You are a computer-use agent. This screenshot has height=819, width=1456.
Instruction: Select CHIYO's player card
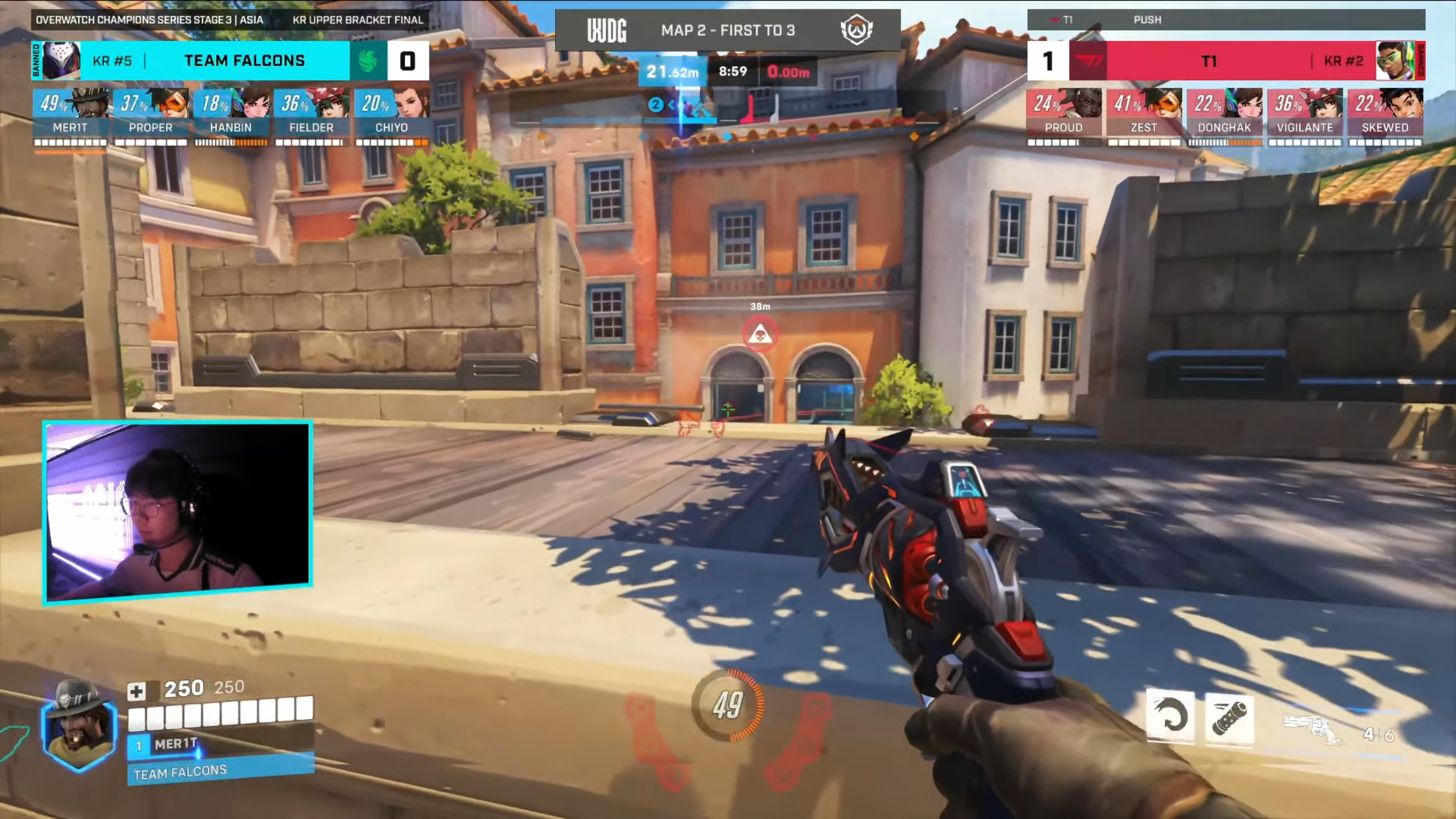[391, 117]
